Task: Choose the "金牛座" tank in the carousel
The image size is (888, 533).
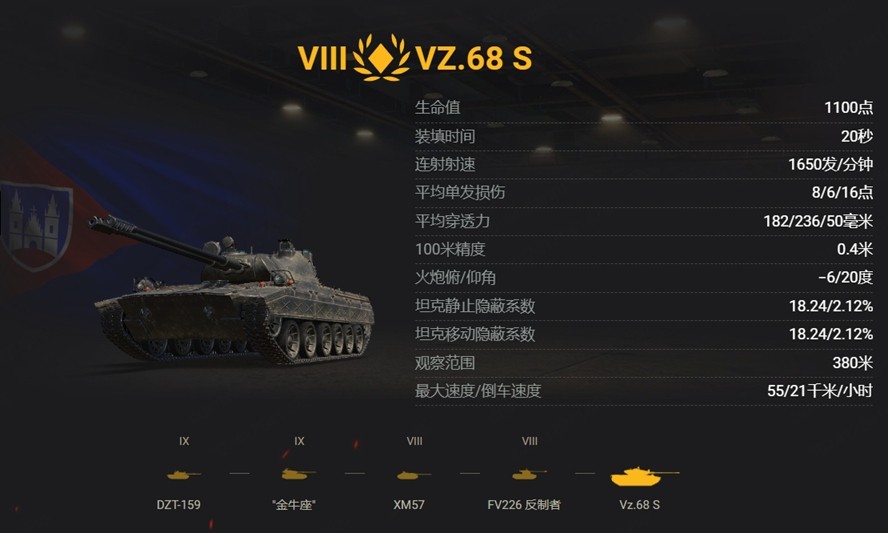Action: (x=299, y=475)
